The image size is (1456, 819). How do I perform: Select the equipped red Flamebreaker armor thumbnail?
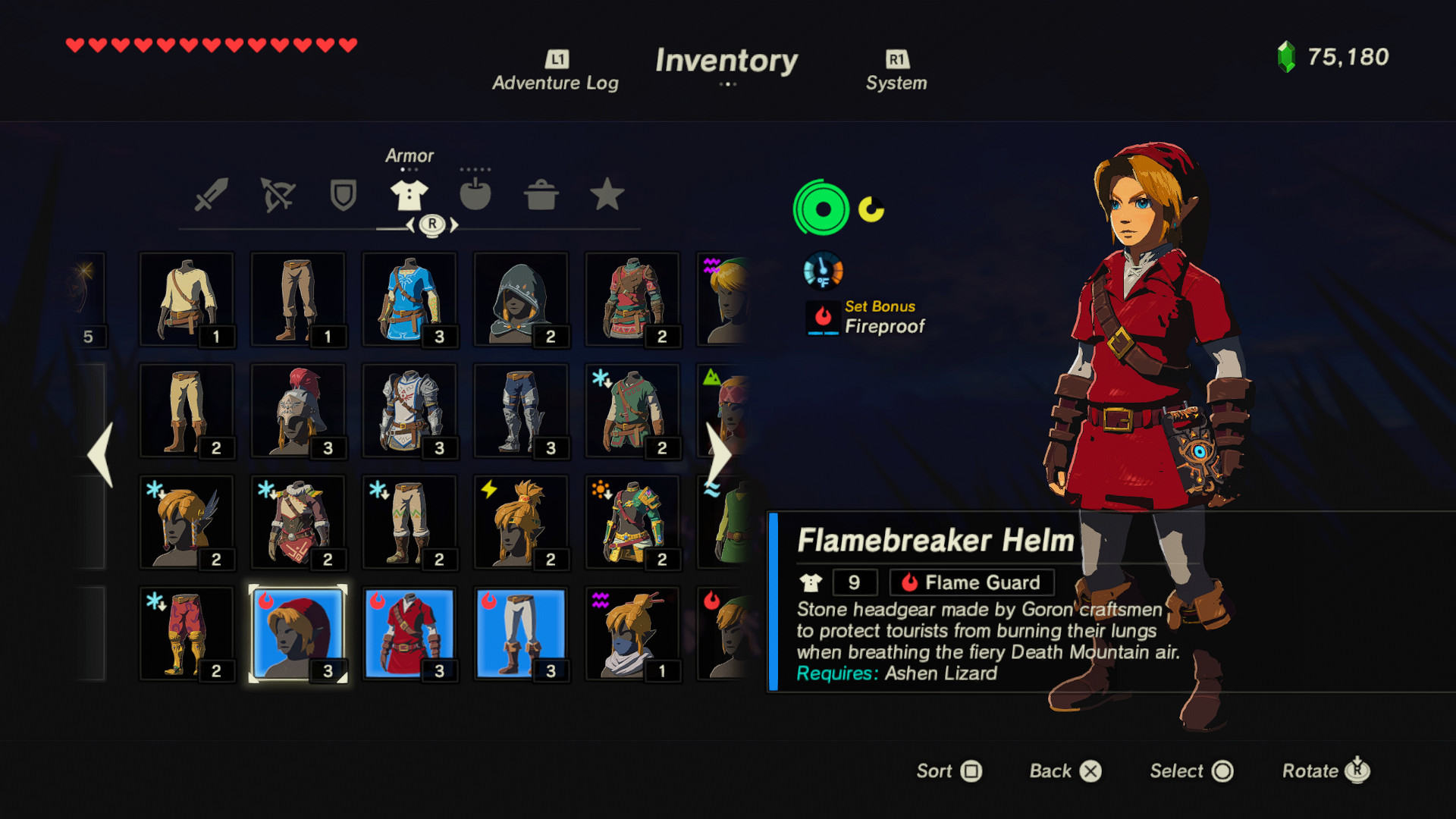click(x=409, y=633)
